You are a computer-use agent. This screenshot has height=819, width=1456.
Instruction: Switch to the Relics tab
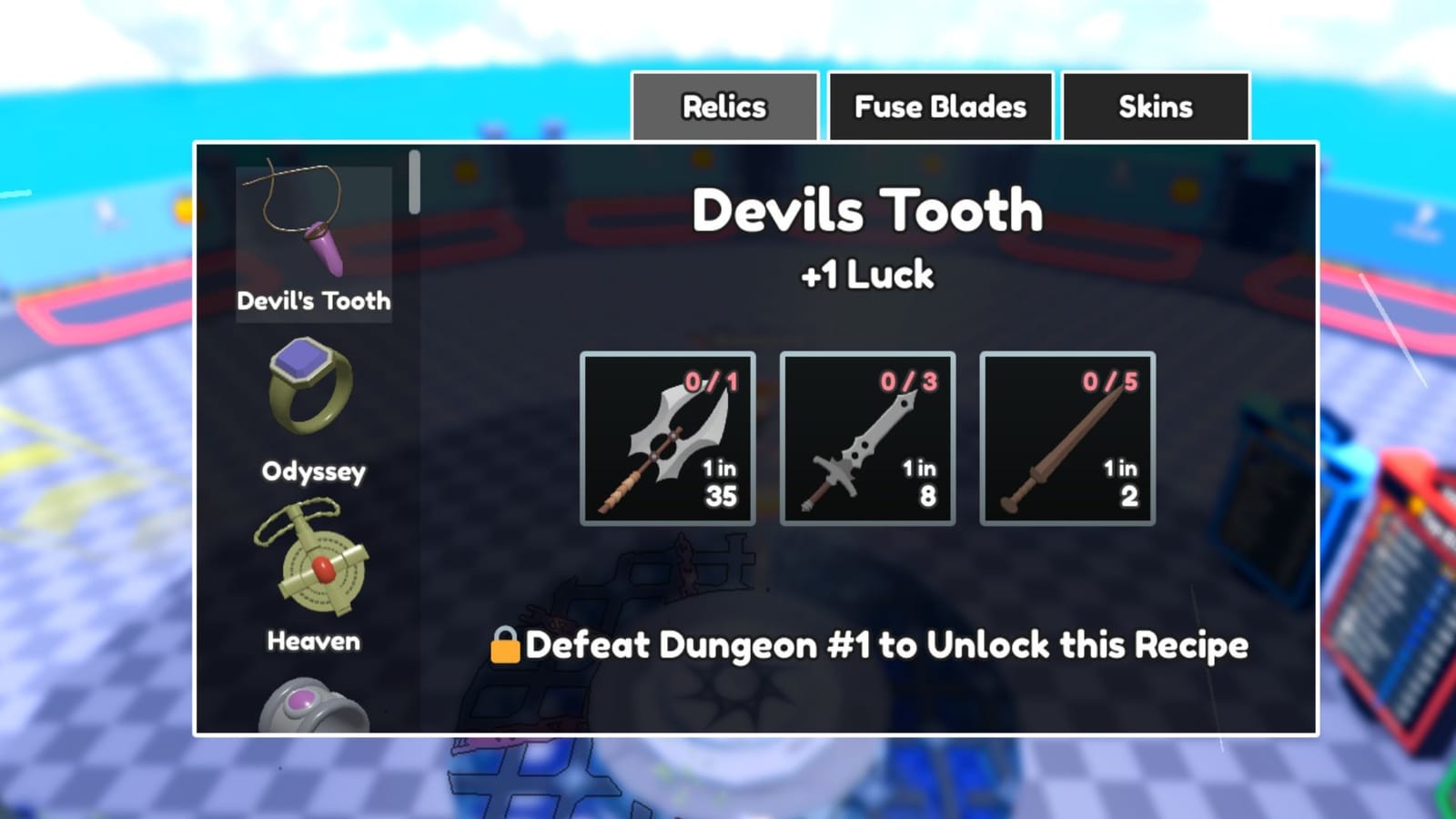pos(724,106)
